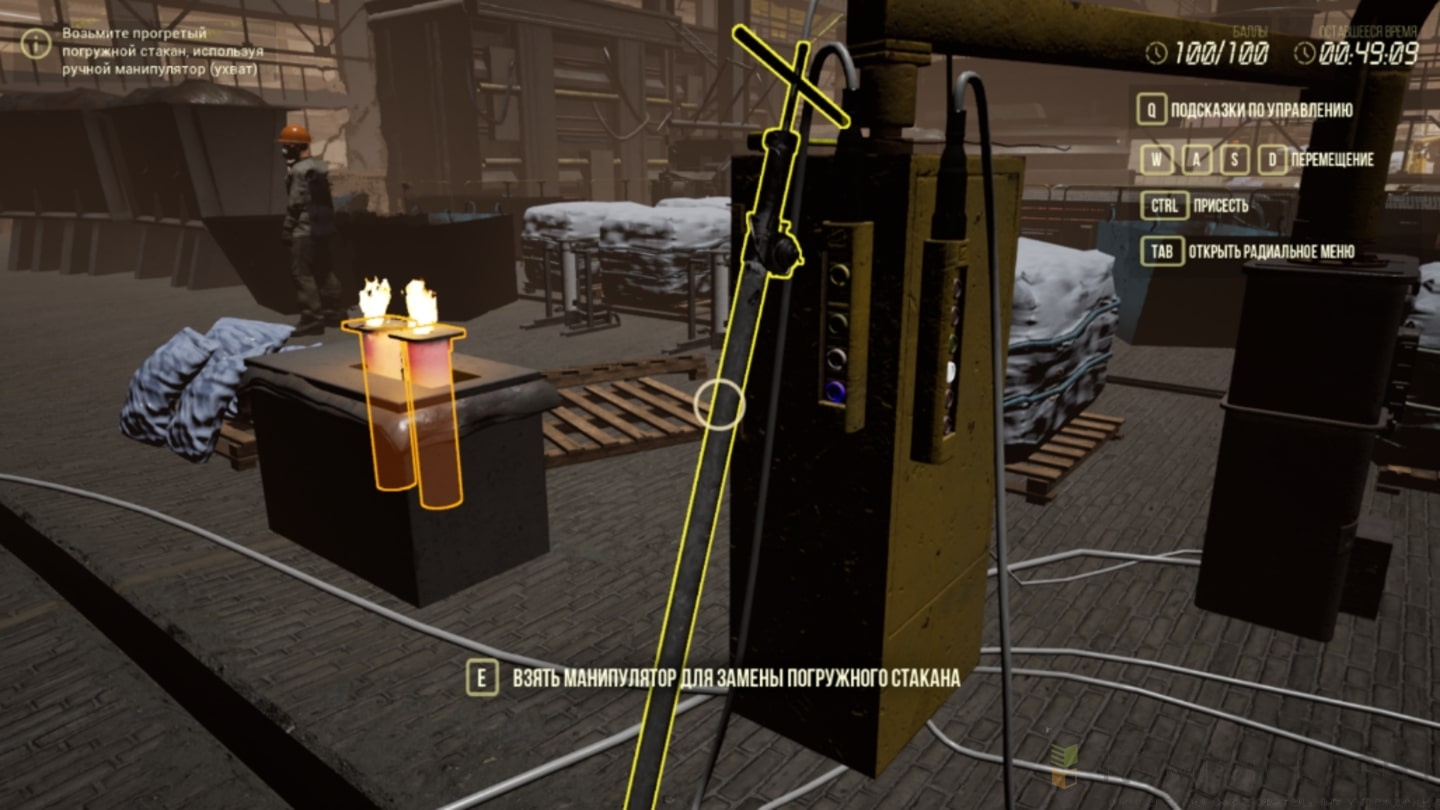Click the info icon beside the objective
Image resolution: width=1440 pixels, height=810 pixels.
[36, 43]
